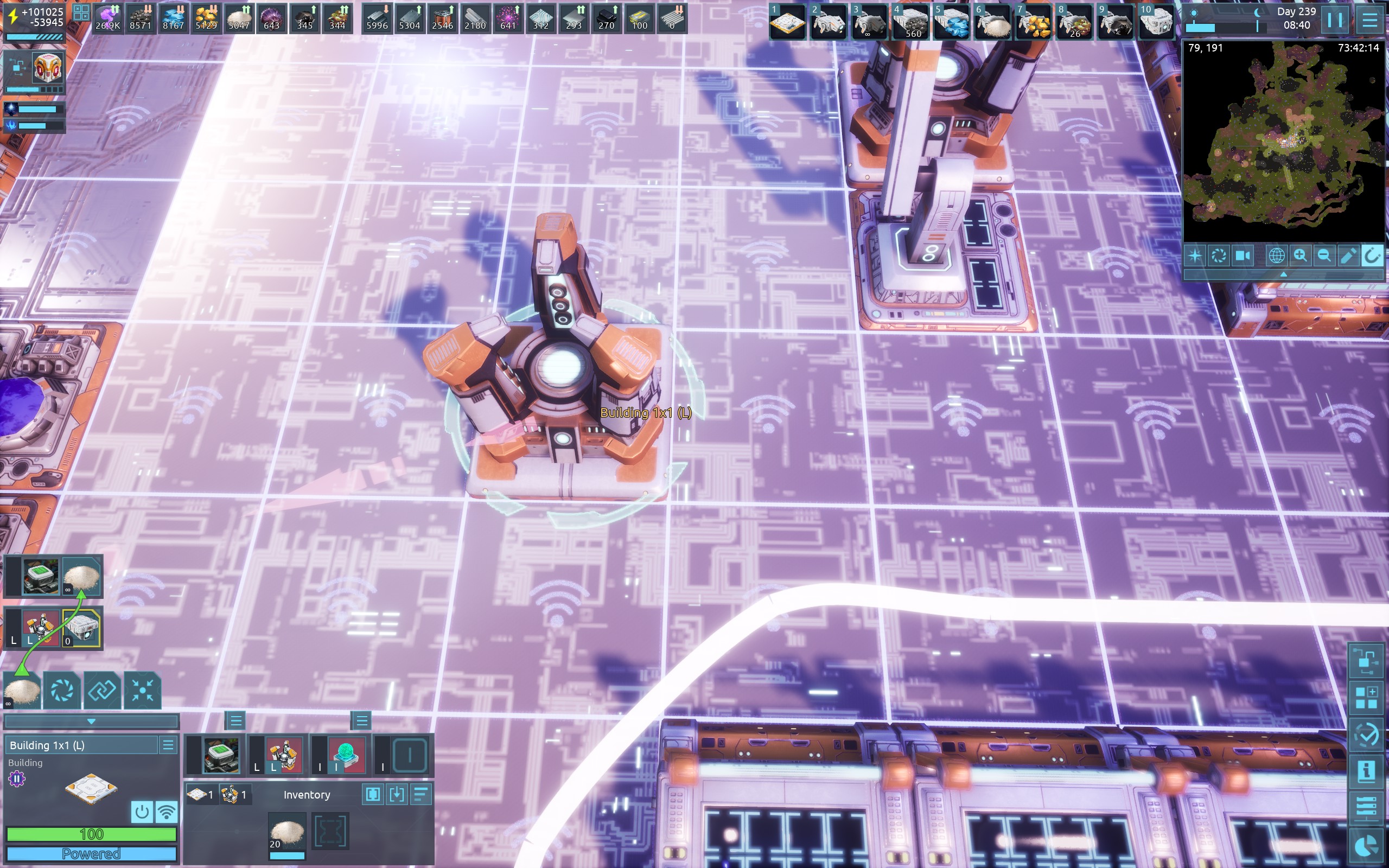Activate the converging arrows action icon

pos(142,690)
